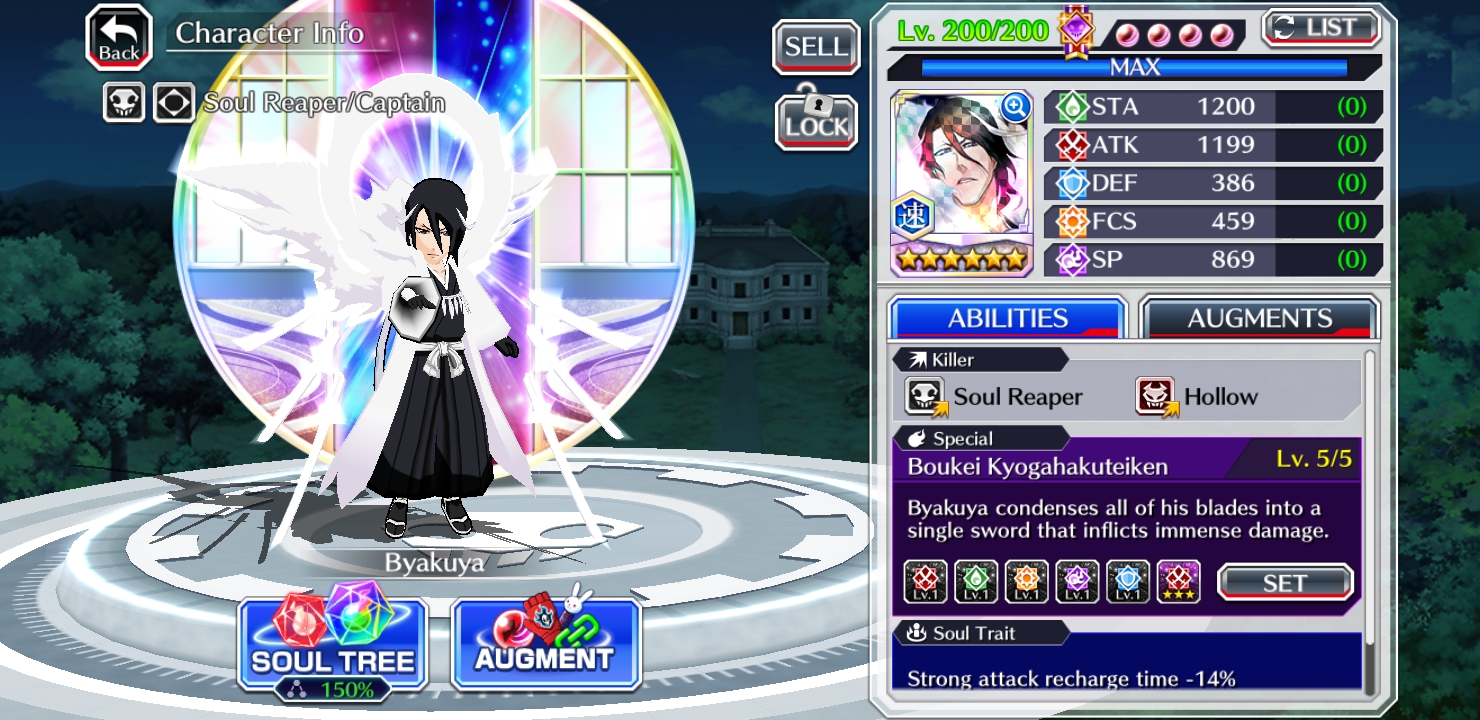The width and height of the screenshot is (1480, 720).
Task: Open the character LIST
Action: pyautogui.click(x=1321, y=28)
